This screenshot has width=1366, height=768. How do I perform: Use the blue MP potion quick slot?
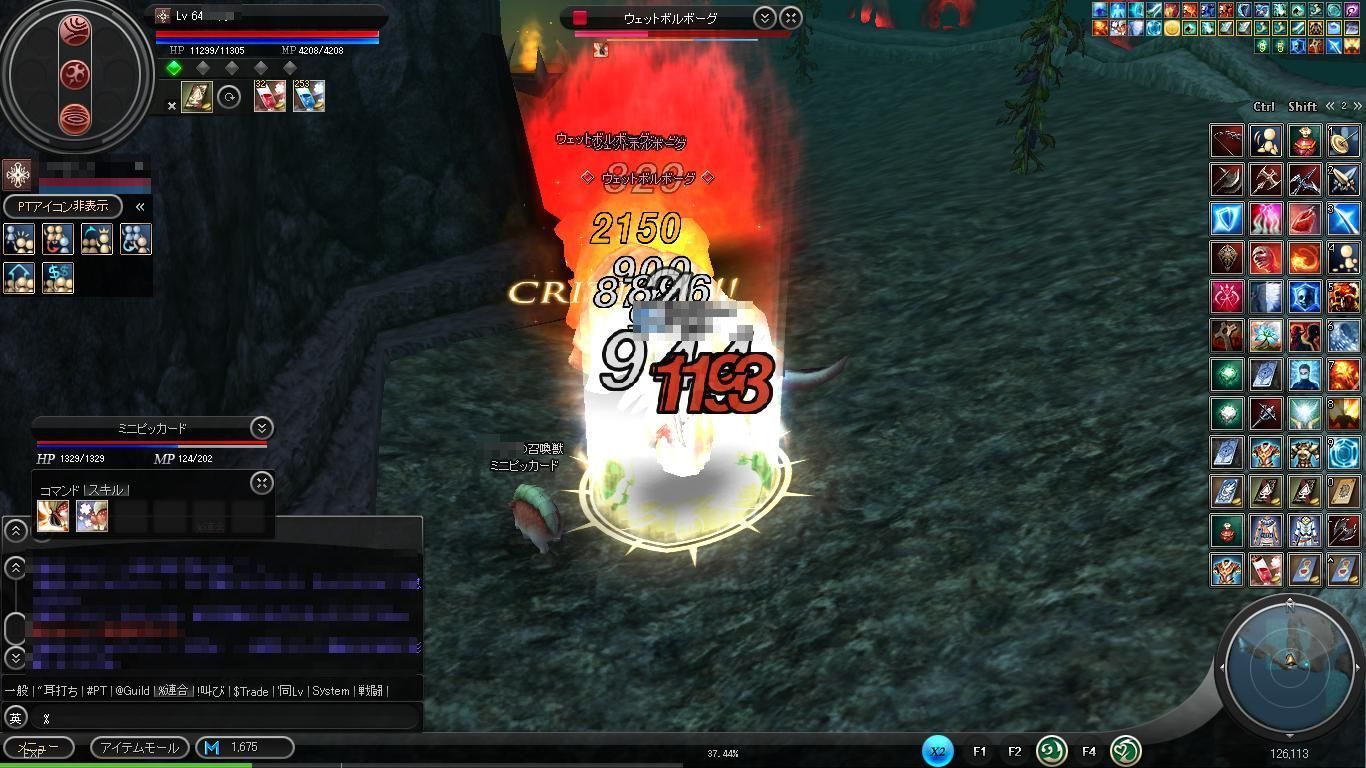click(x=309, y=97)
